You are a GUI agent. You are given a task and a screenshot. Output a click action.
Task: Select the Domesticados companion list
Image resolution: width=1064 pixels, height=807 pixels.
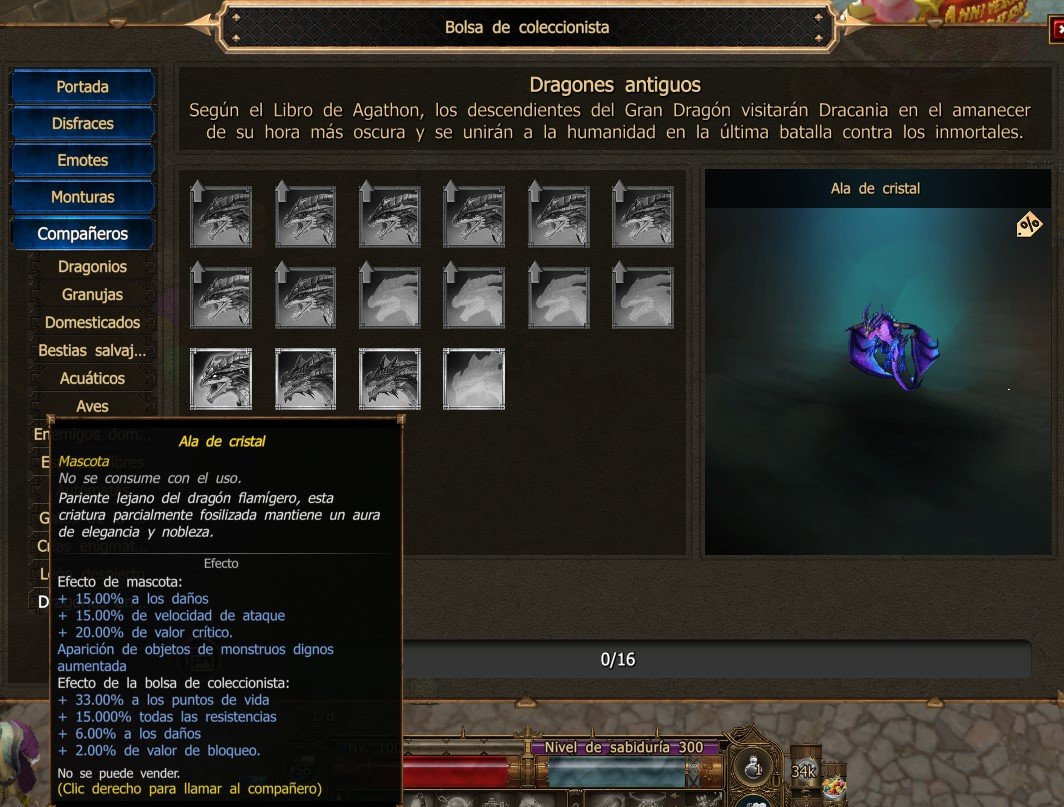pos(92,323)
